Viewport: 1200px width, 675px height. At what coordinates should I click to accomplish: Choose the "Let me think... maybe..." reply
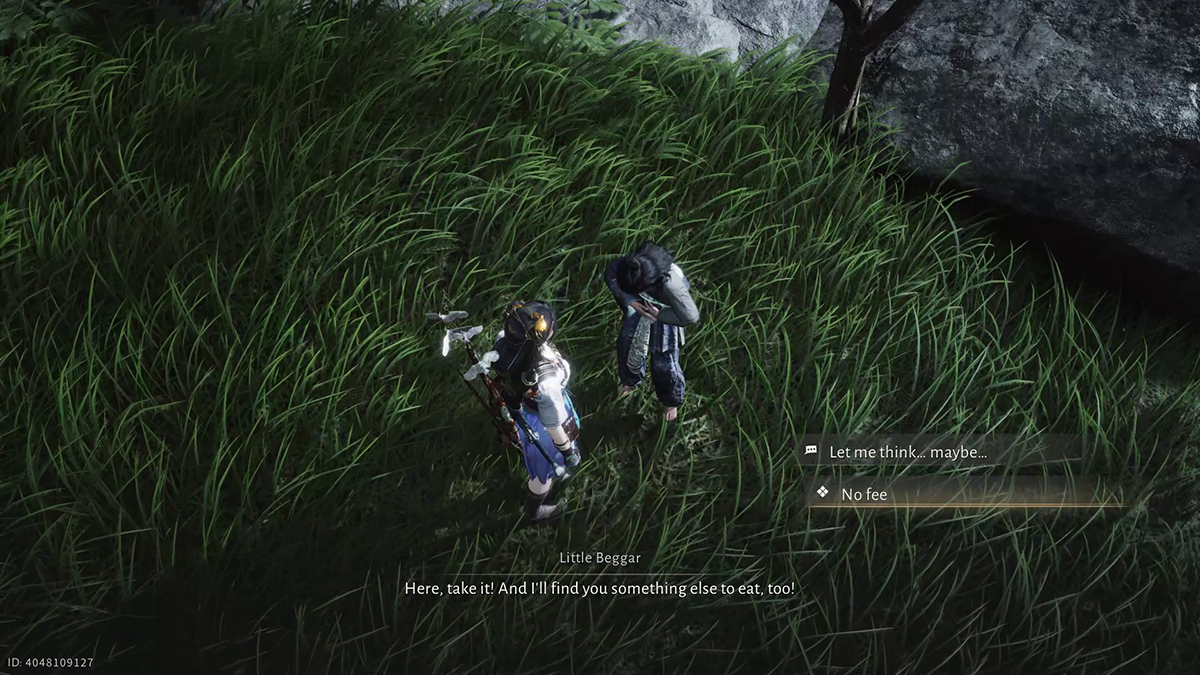tap(907, 452)
